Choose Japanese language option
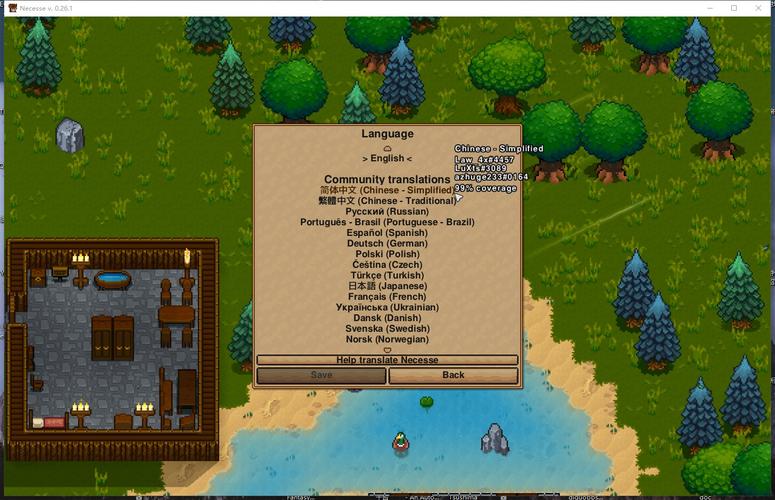The height and width of the screenshot is (500, 775). [387, 286]
